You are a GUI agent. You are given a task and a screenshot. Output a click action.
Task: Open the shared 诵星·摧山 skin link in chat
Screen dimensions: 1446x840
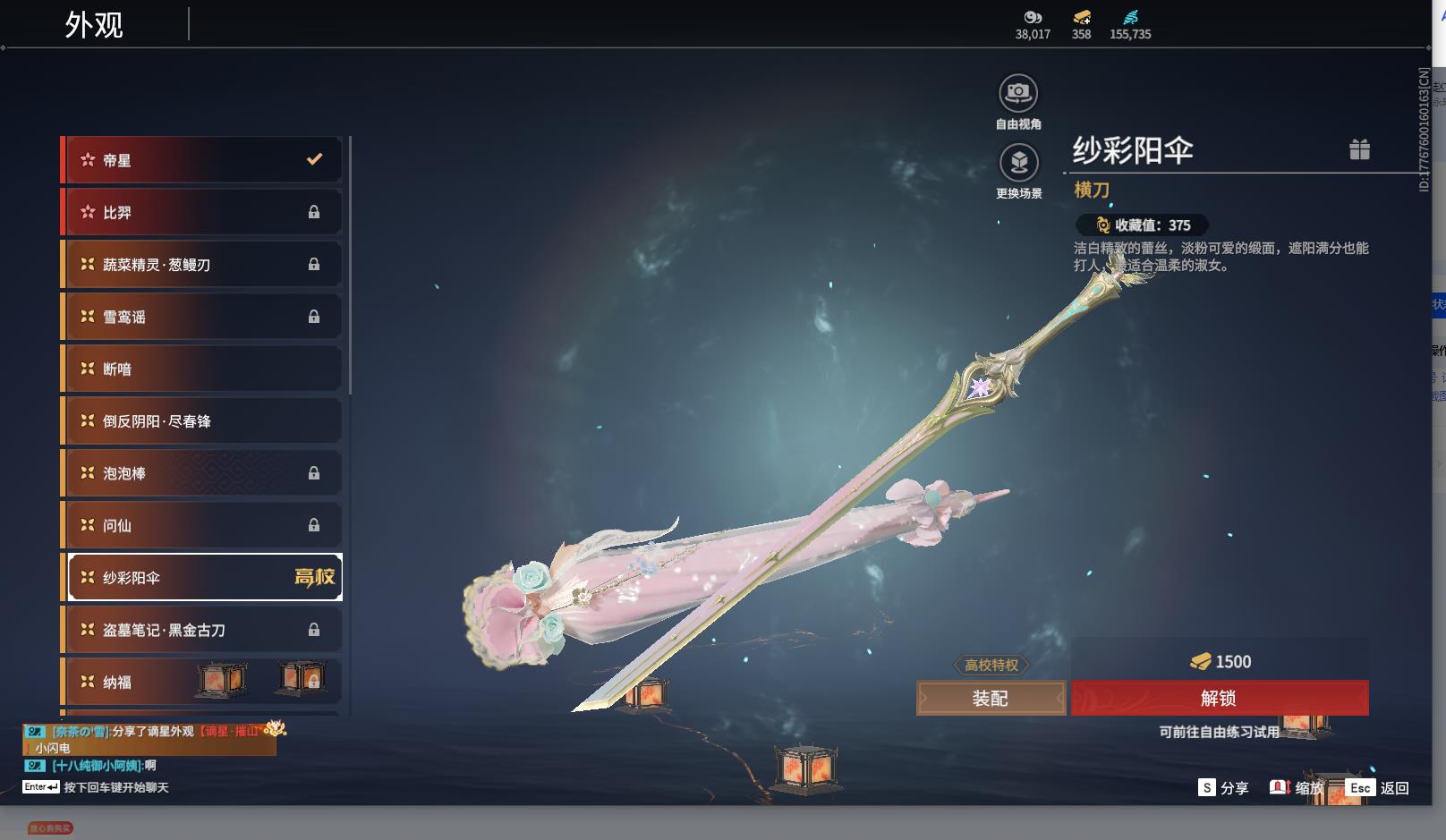click(x=231, y=731)
